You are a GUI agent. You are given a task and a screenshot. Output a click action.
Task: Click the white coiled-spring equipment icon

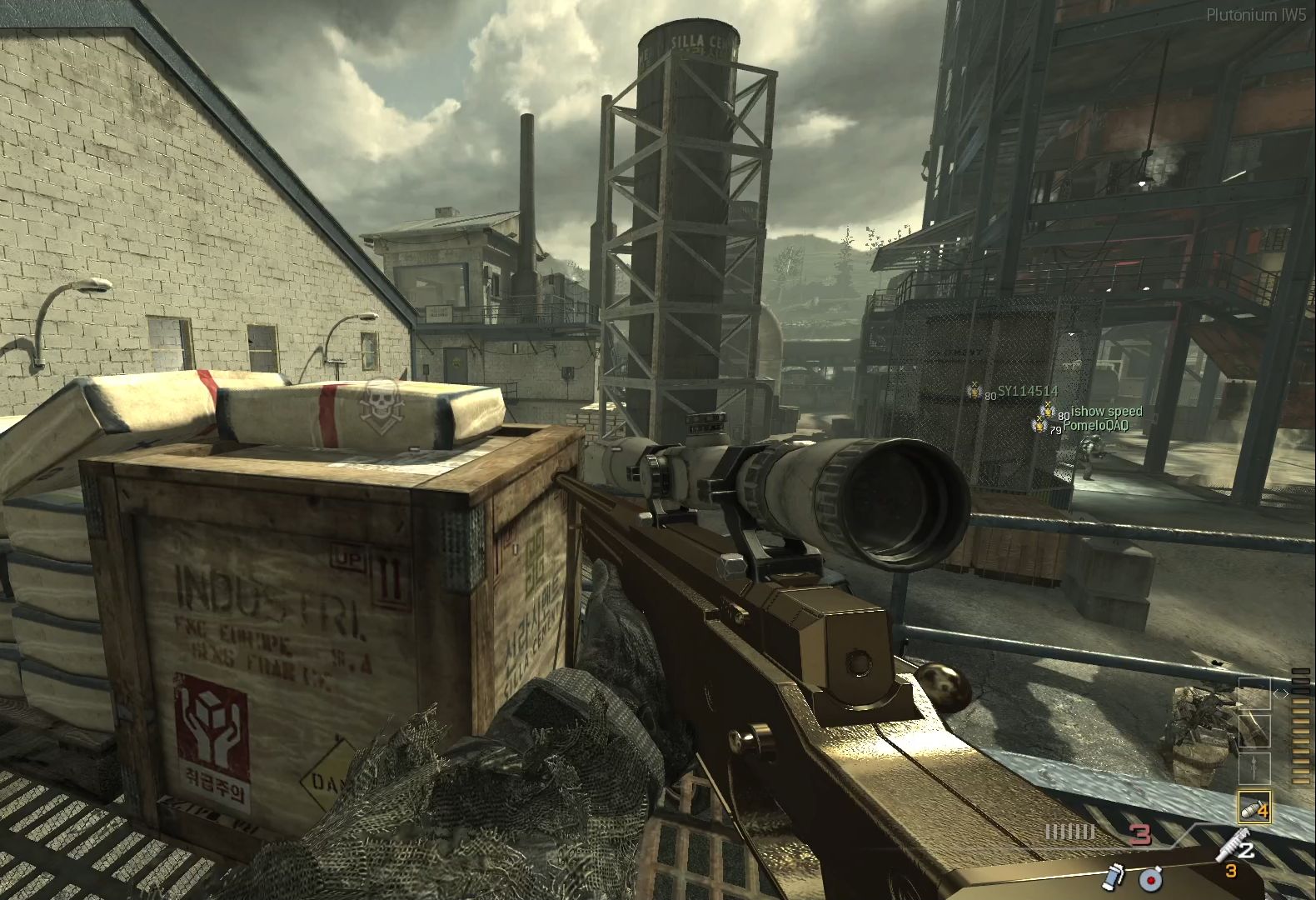pos(1229,845)
